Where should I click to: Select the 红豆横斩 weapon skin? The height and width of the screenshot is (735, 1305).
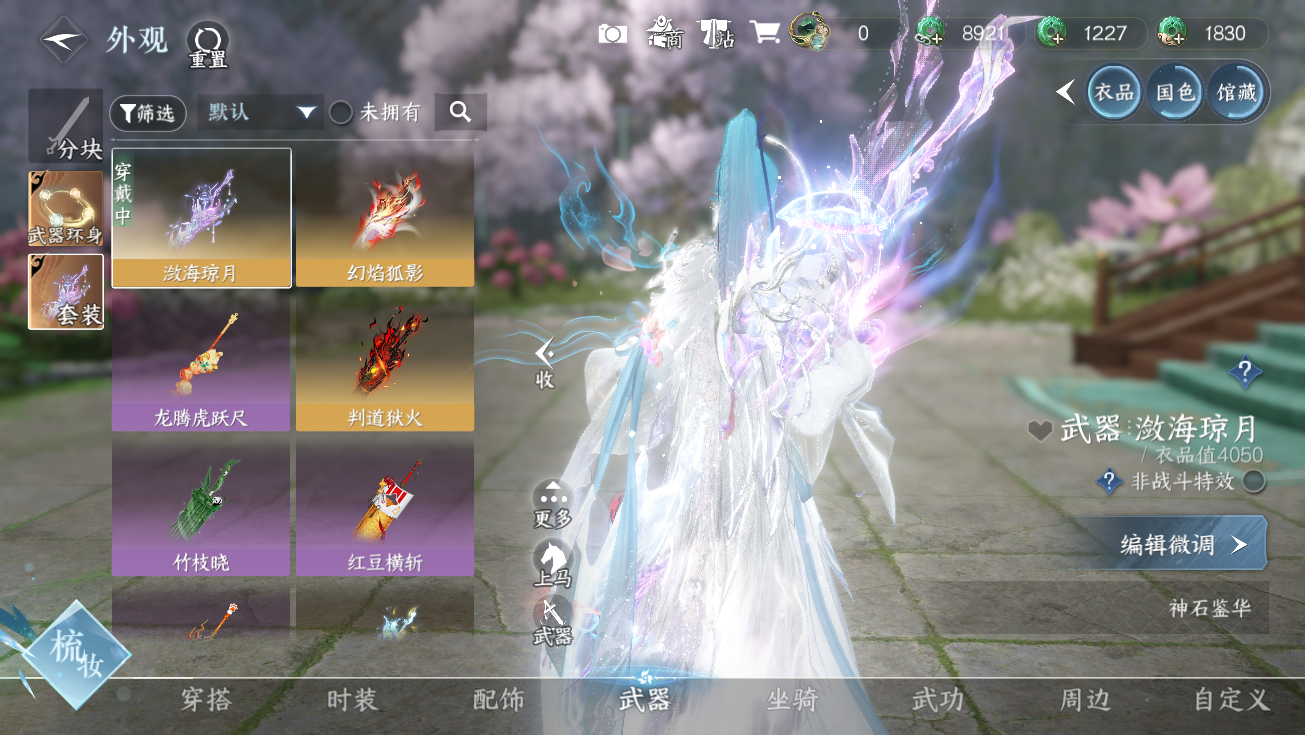point(385,508)
